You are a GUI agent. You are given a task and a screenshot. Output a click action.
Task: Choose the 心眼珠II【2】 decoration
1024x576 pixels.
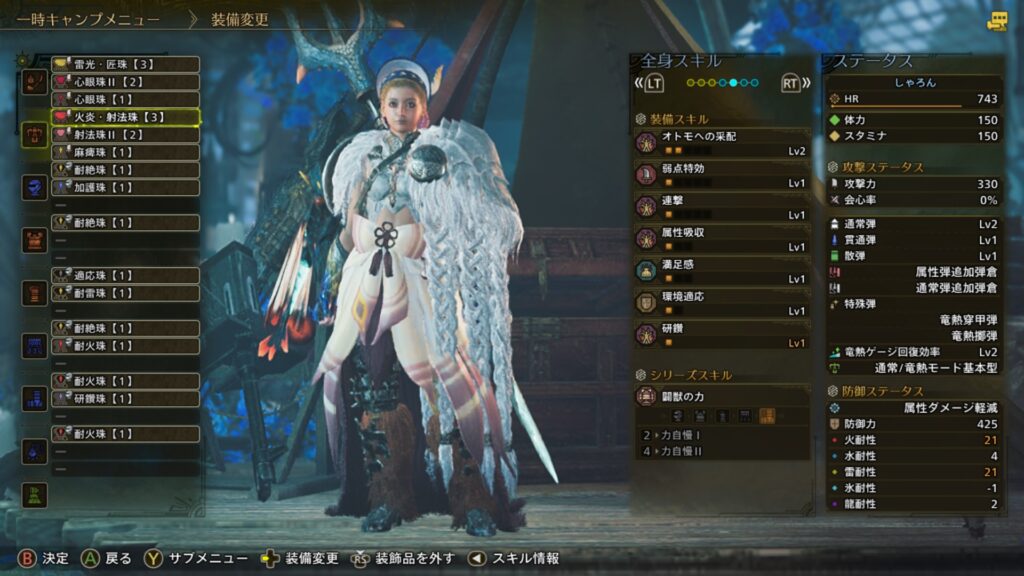125,82
